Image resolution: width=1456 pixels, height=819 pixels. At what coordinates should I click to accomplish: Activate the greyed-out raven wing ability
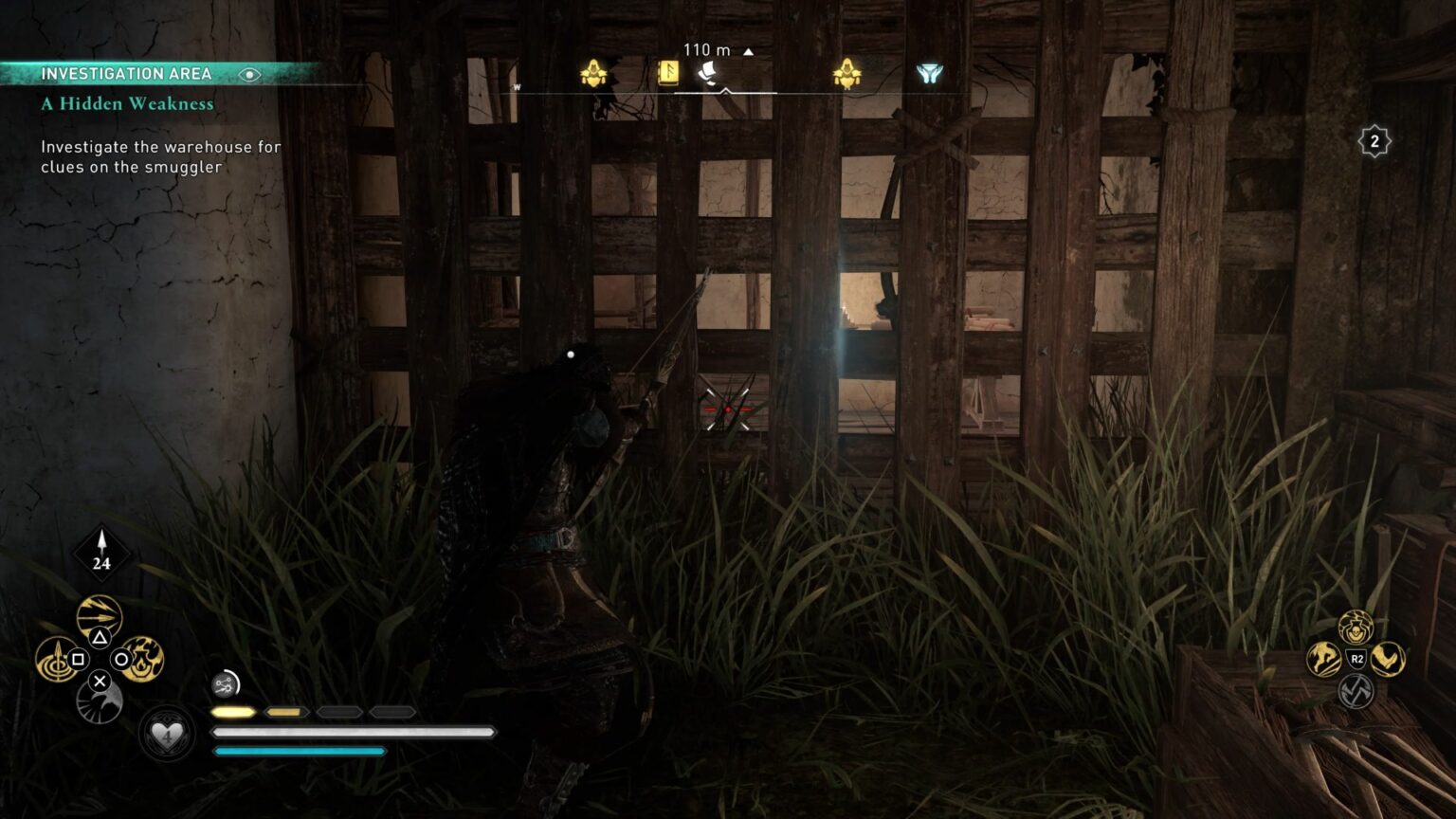(99, 702)
